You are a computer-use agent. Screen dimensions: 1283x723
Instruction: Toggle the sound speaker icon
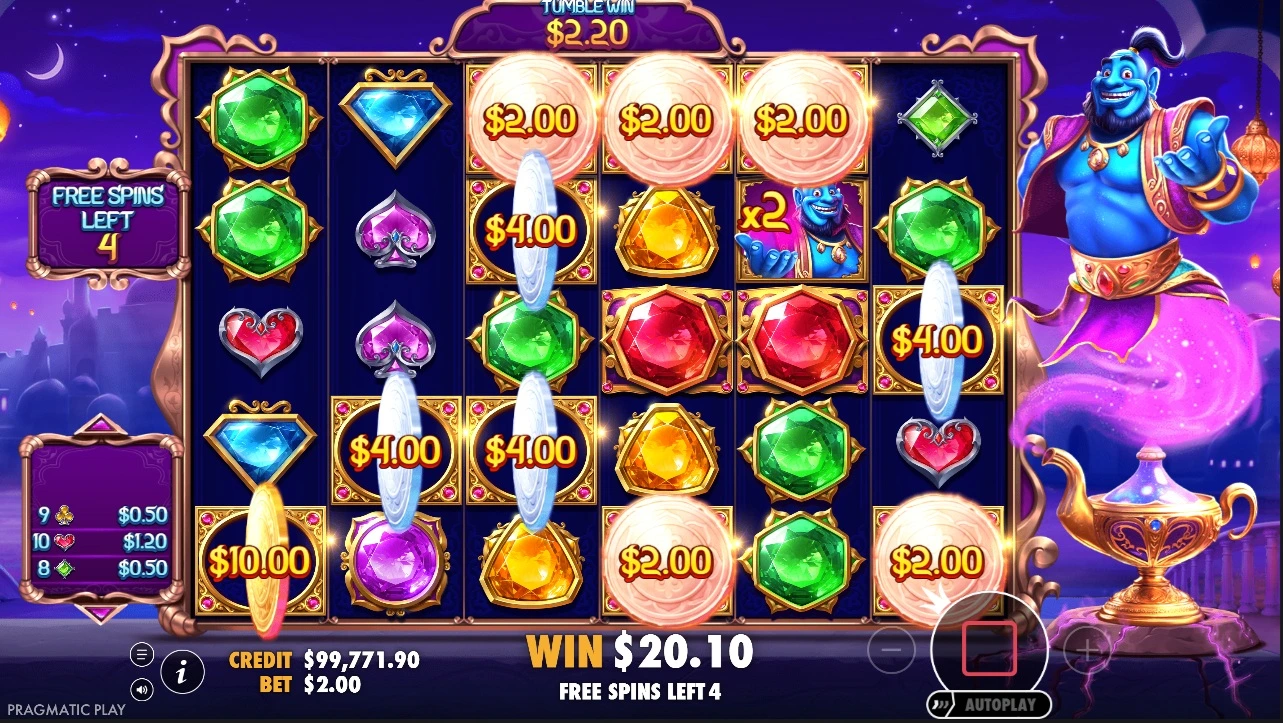[x=142, y=689]
